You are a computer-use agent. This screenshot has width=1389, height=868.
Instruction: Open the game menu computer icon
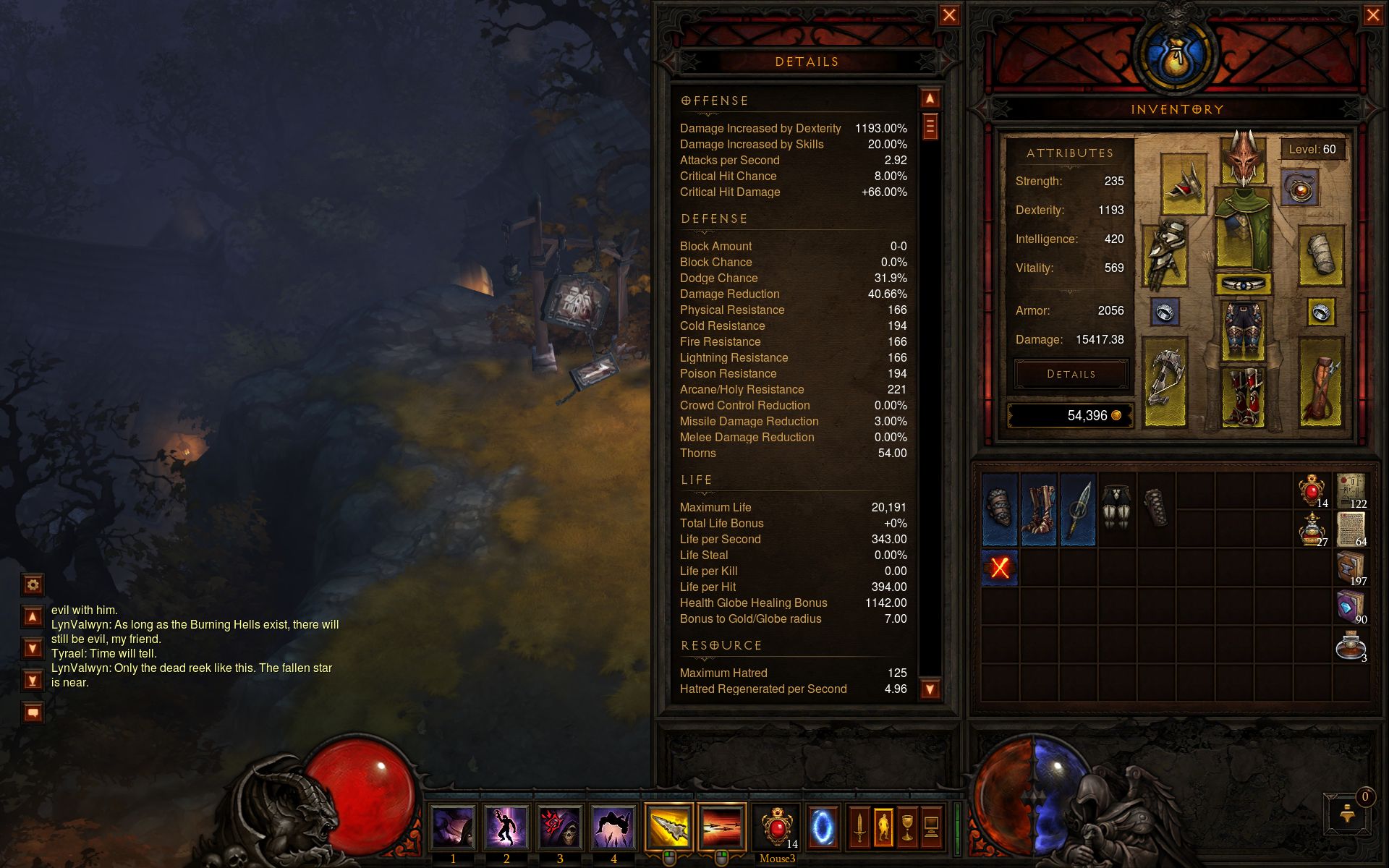click(x=932, y=826)
